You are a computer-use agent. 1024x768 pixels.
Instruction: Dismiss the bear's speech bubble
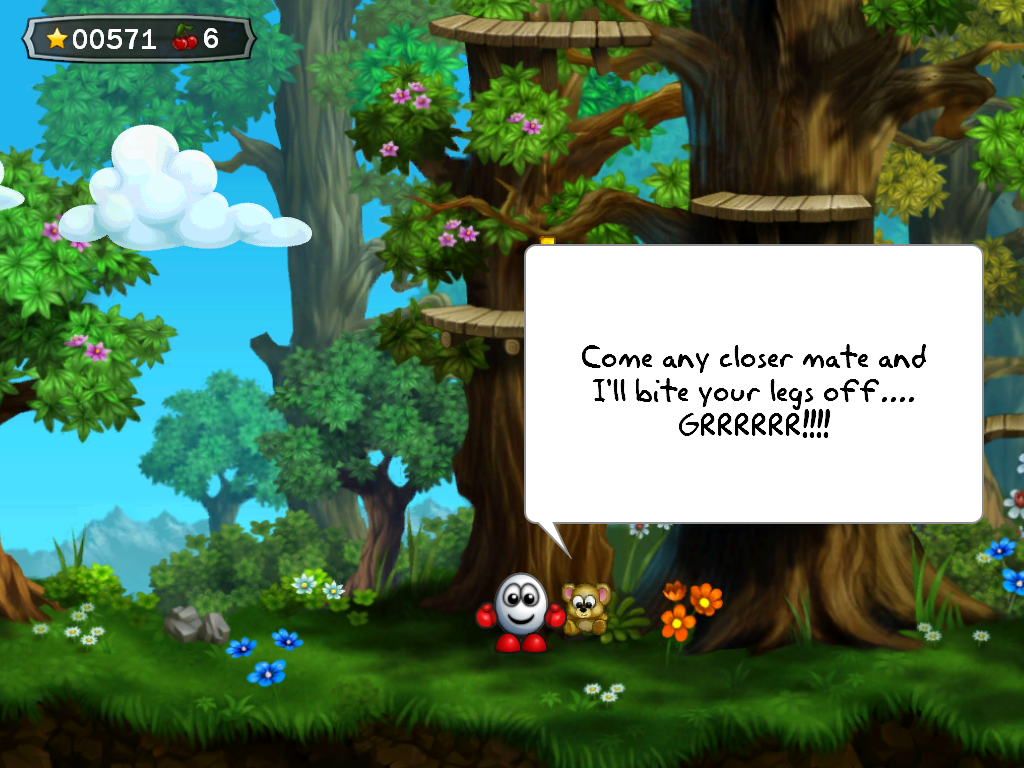click(x=753, y=384)
